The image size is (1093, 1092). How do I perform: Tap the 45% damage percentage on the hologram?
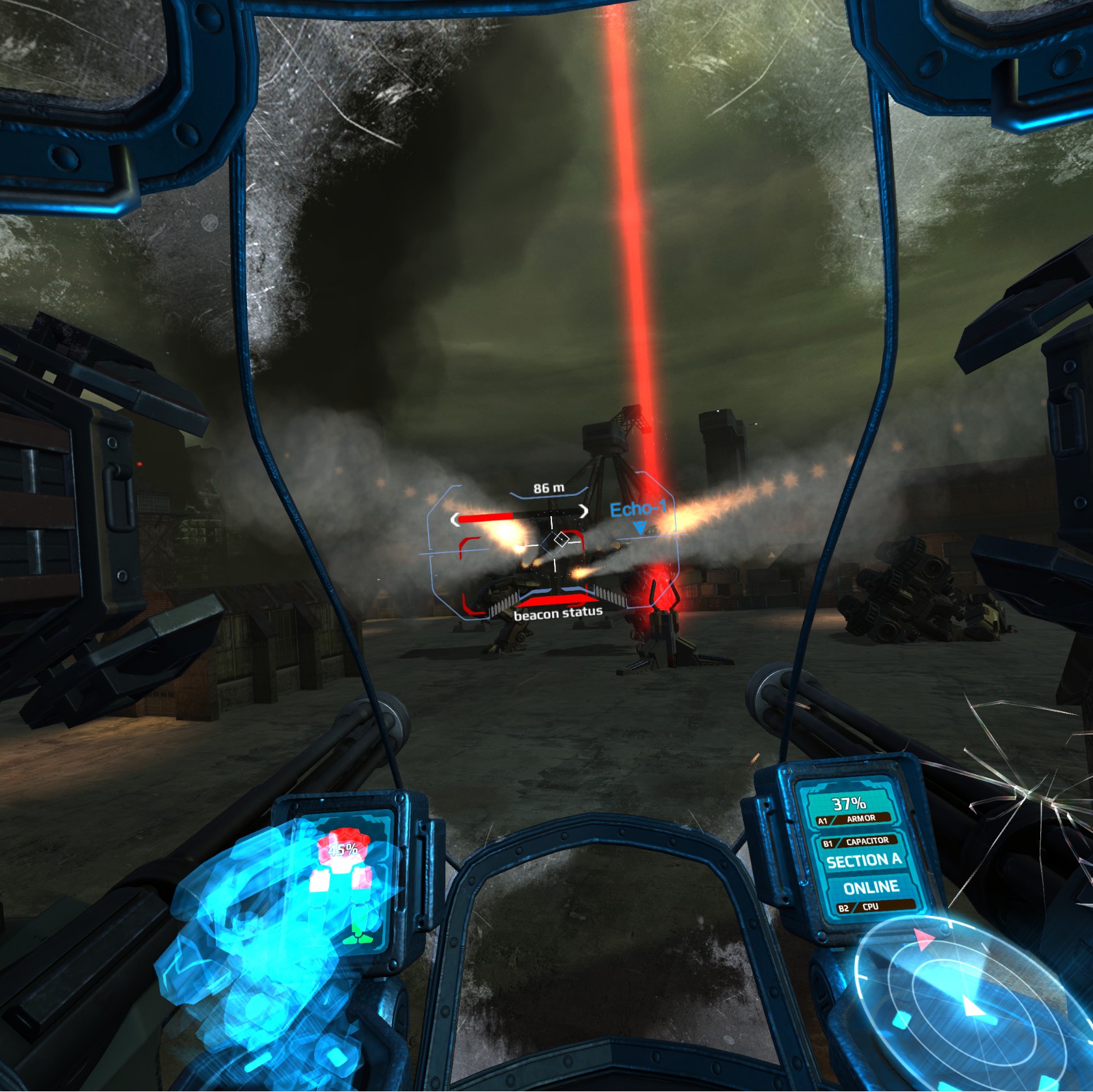343,850
